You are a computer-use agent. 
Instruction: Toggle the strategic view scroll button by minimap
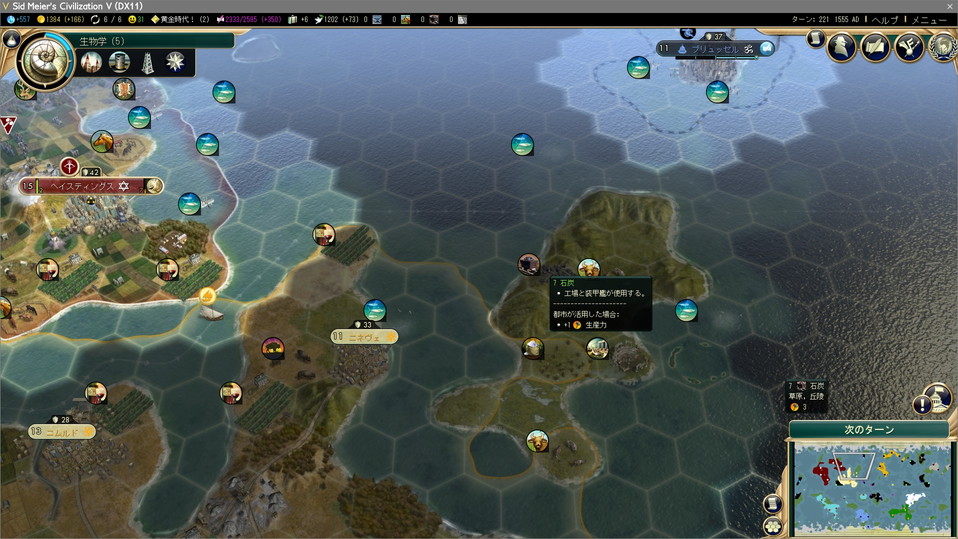772,504
